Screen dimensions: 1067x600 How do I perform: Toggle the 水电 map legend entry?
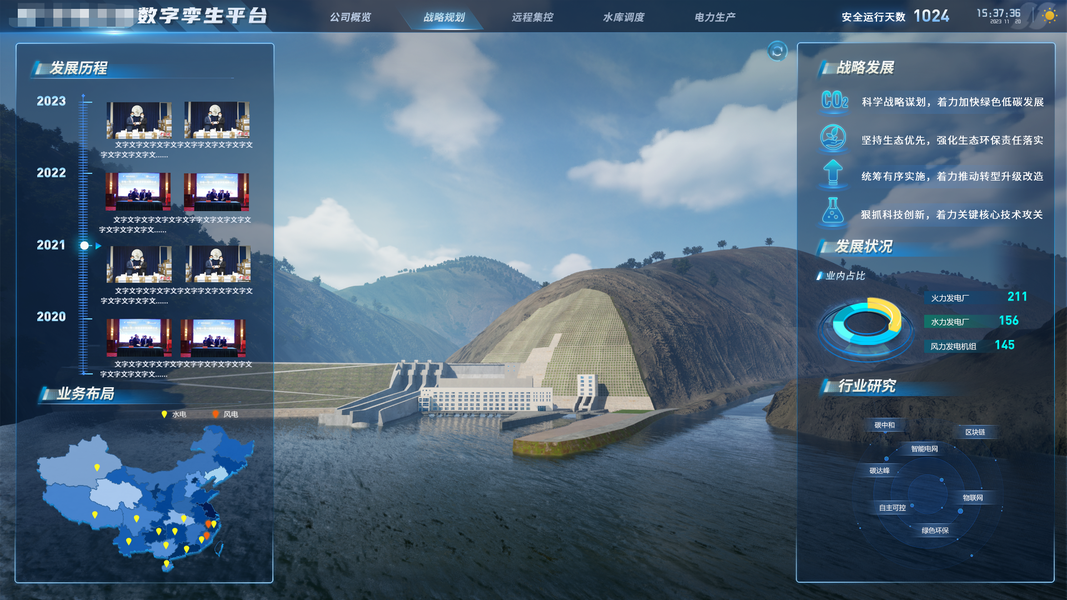[174, 414]
